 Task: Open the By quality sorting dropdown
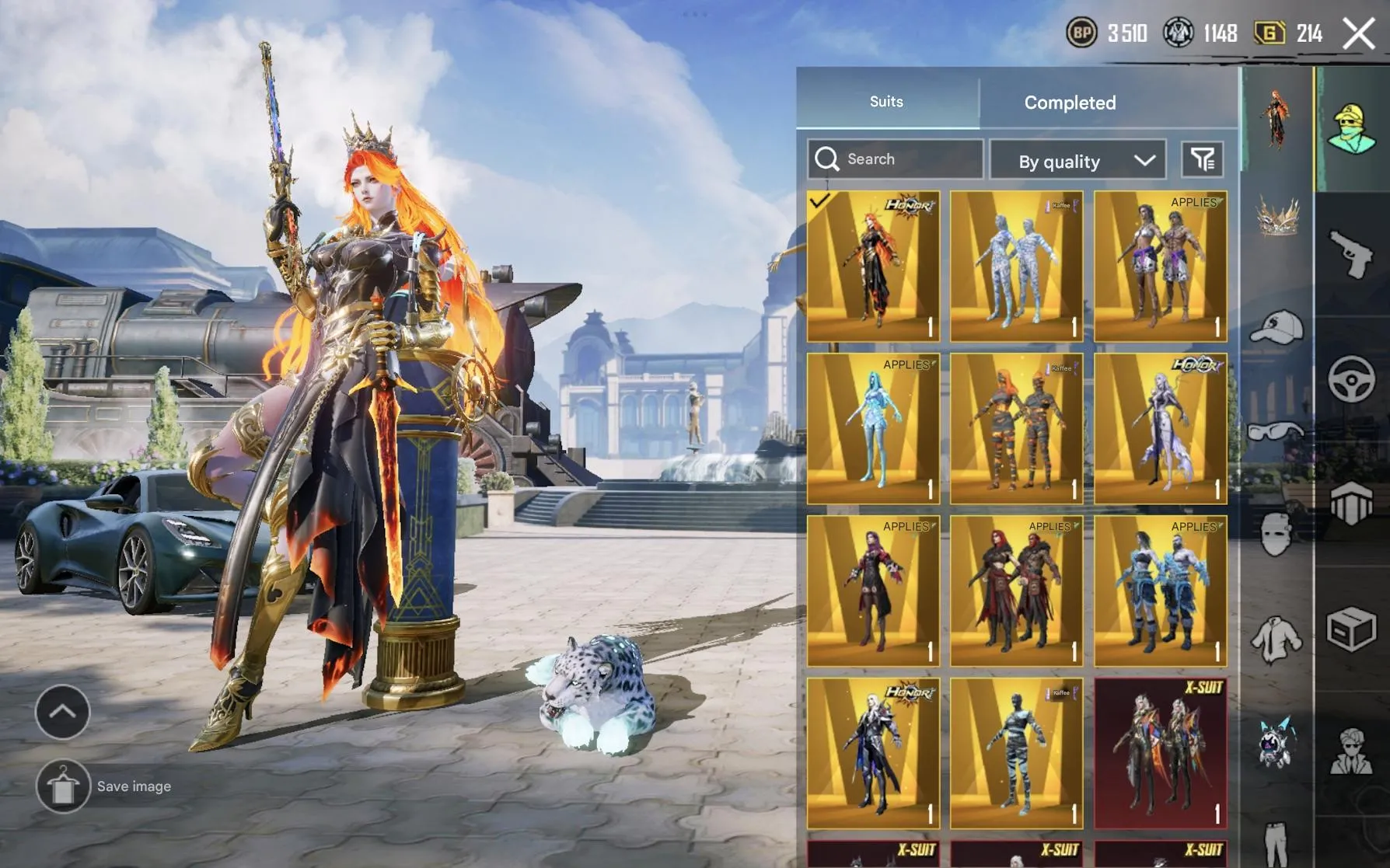[1078, 160]
